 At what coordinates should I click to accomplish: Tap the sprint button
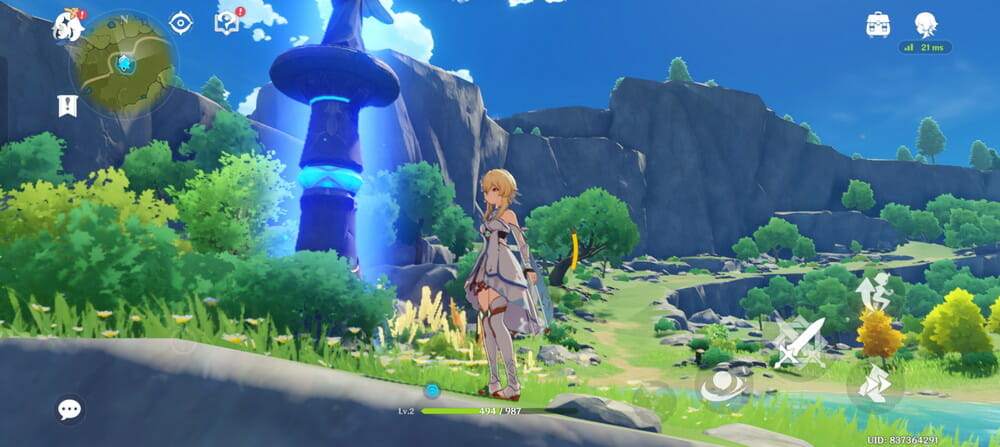(875, 385)
